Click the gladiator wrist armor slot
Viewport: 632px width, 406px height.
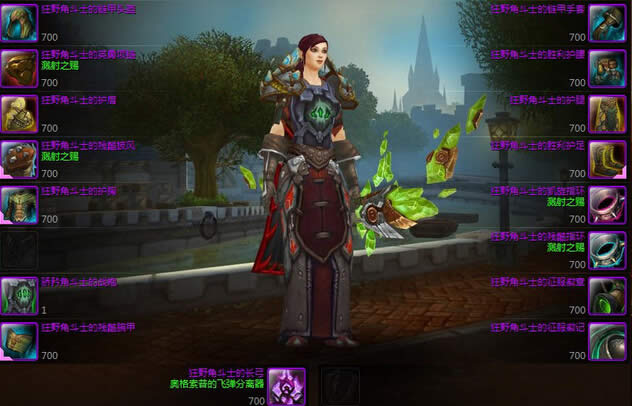pyautogui.click(x=19, y=341)
